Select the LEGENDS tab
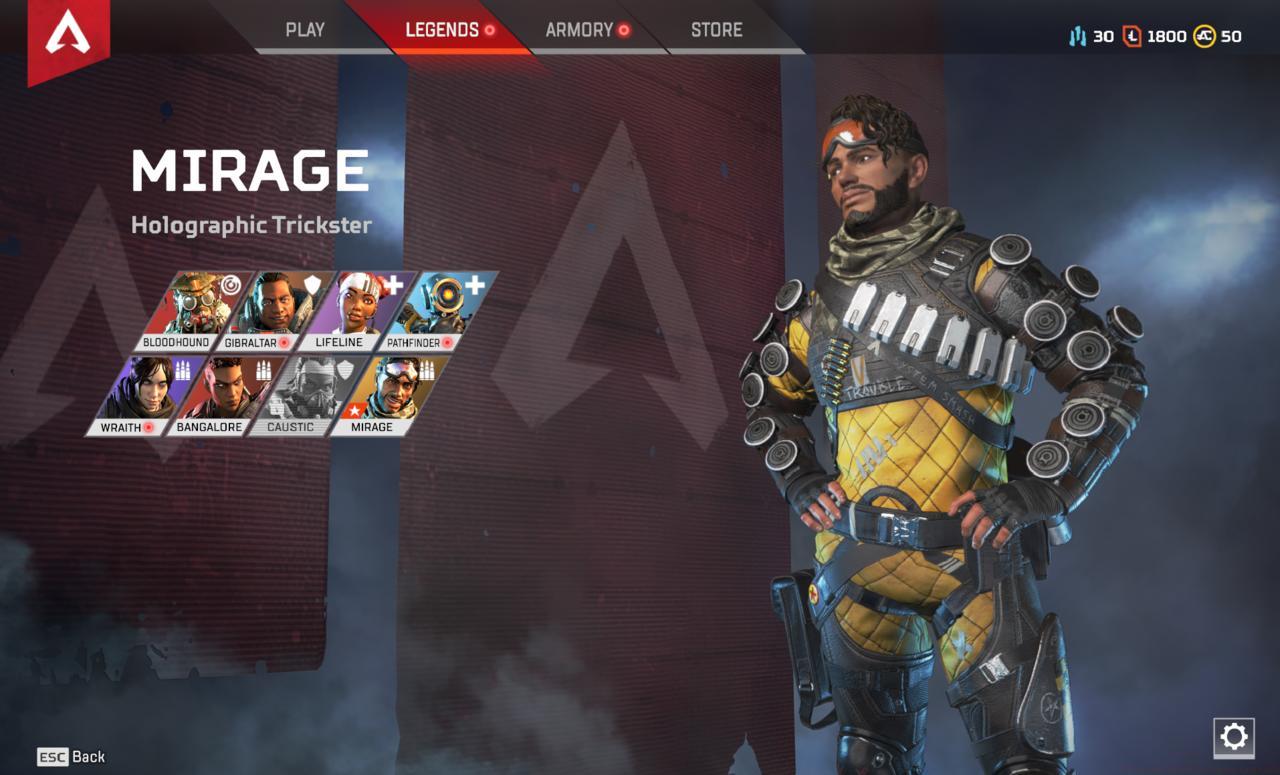Screen dimensions: 1280x775 point(444,30)
